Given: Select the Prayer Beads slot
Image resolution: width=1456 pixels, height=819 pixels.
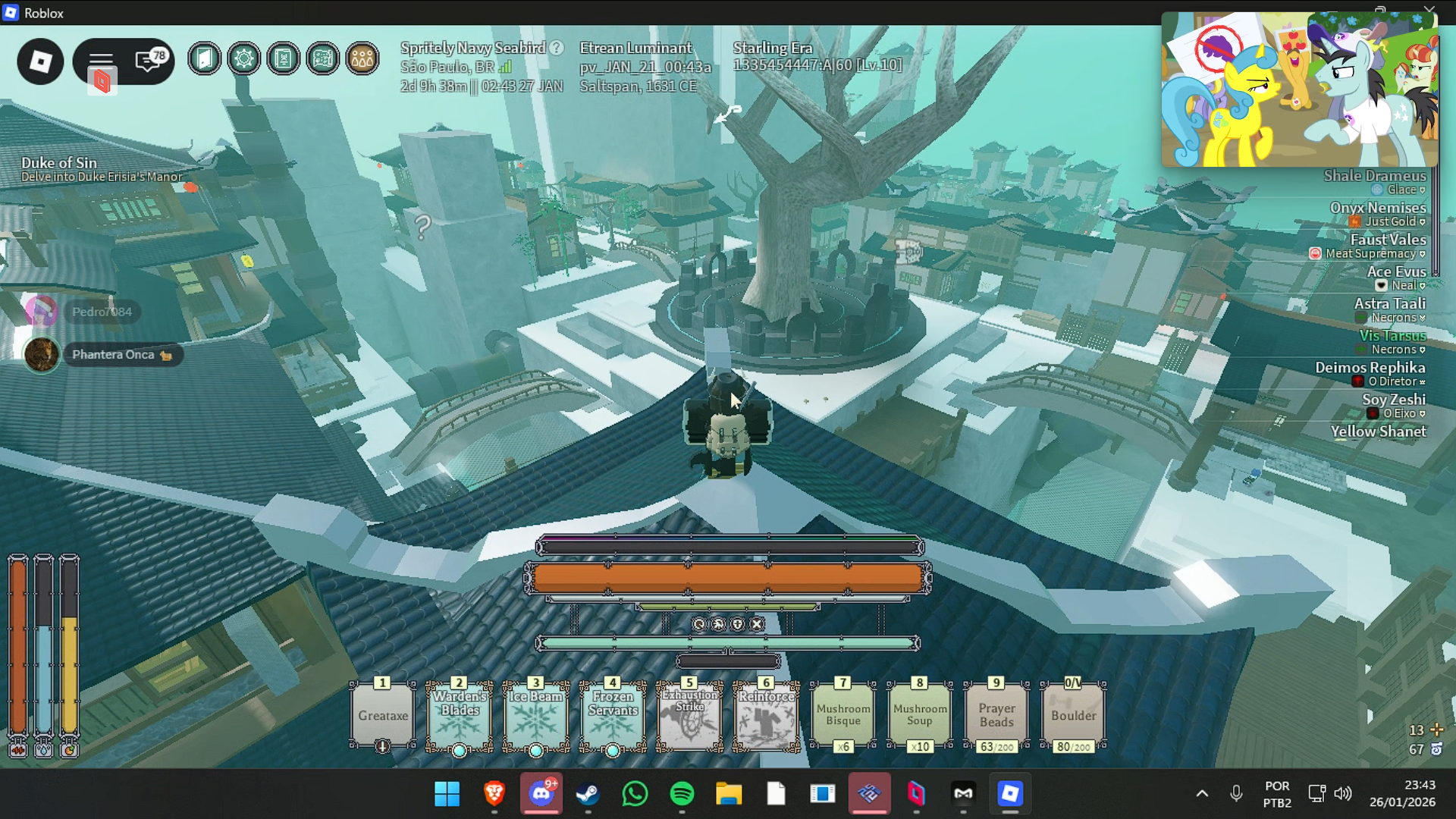Looking at the screenshot, I should pos(996,715).
